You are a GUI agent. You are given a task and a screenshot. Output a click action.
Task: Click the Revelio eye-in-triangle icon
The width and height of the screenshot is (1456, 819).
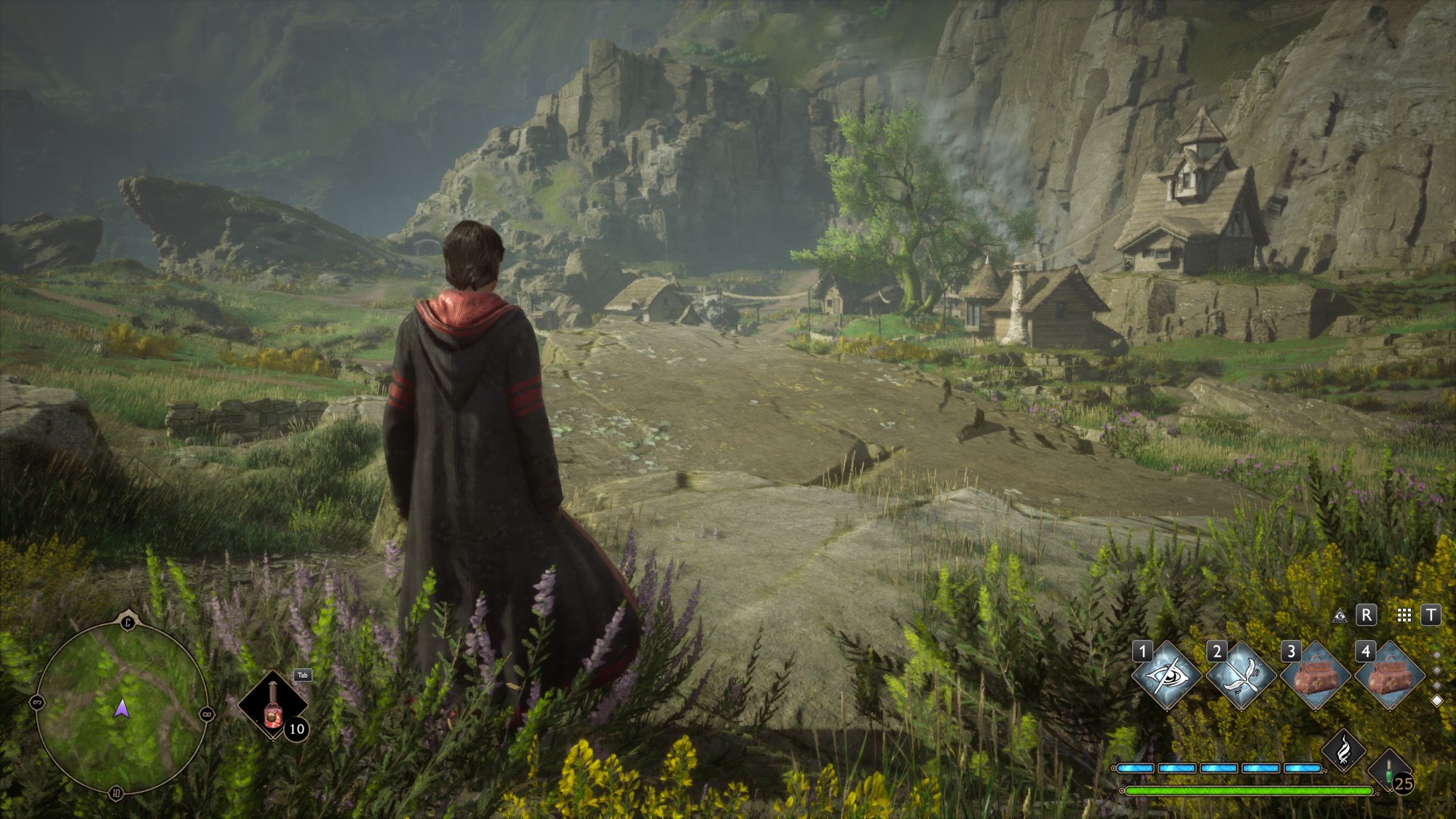pos(1340,616)
